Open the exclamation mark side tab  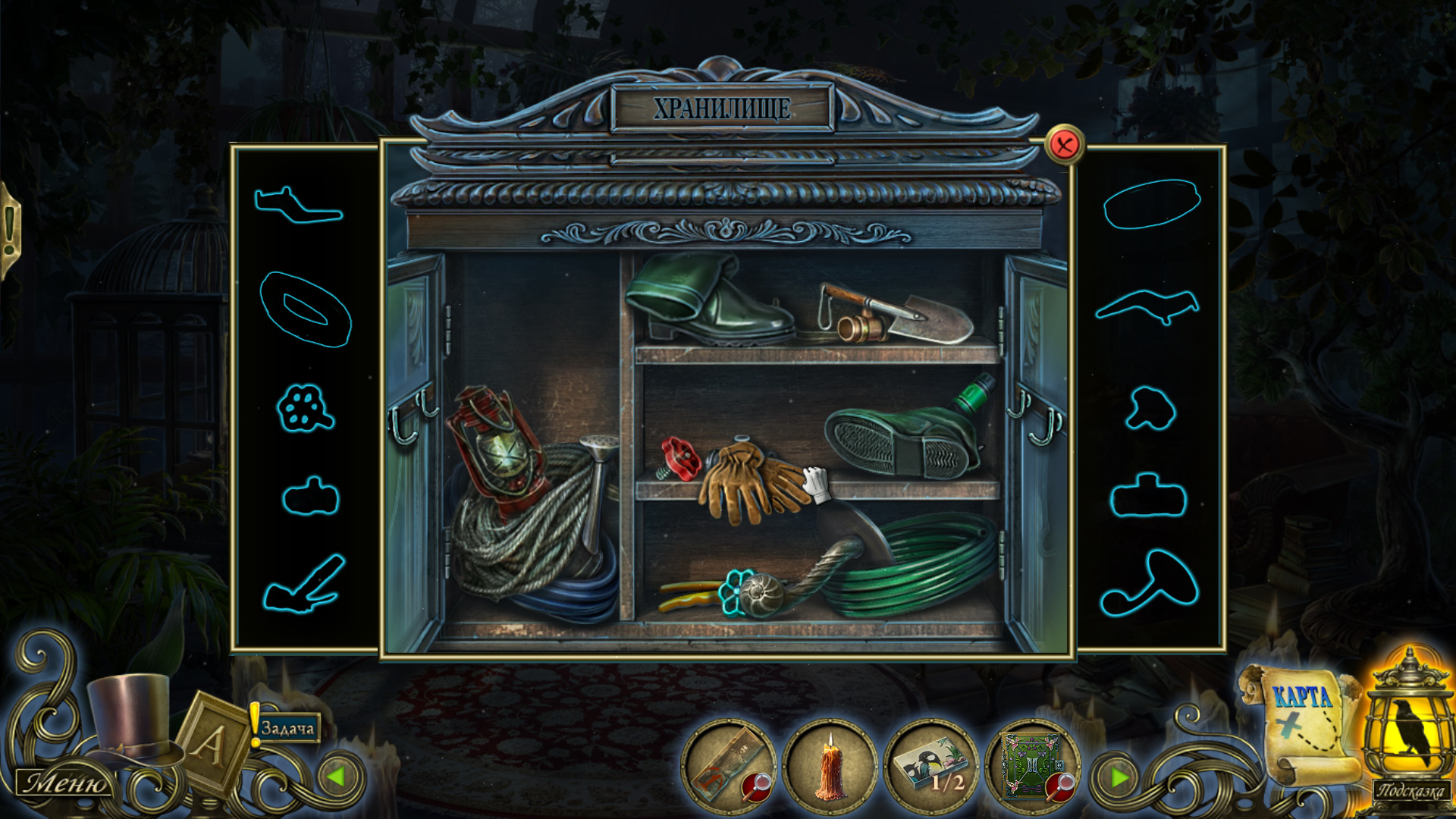[x=10, y=229]
